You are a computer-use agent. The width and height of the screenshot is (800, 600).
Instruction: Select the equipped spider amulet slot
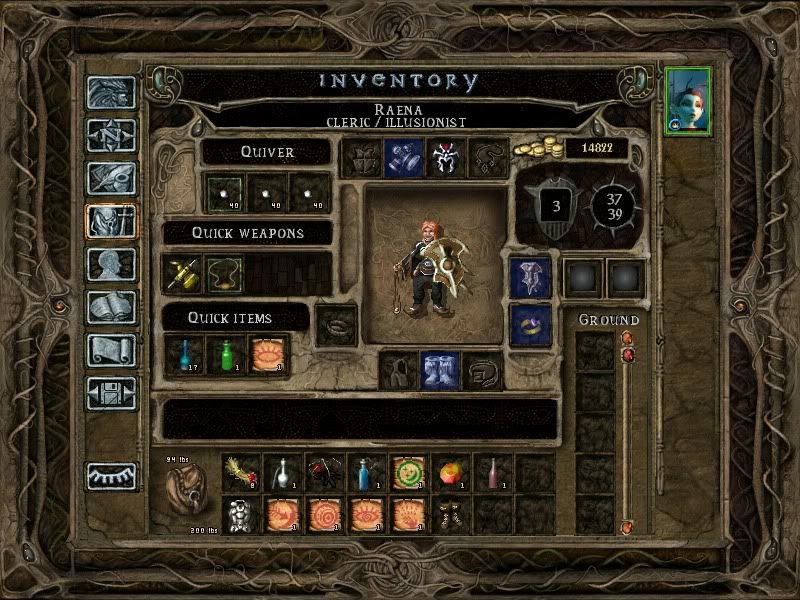[443, 158]
